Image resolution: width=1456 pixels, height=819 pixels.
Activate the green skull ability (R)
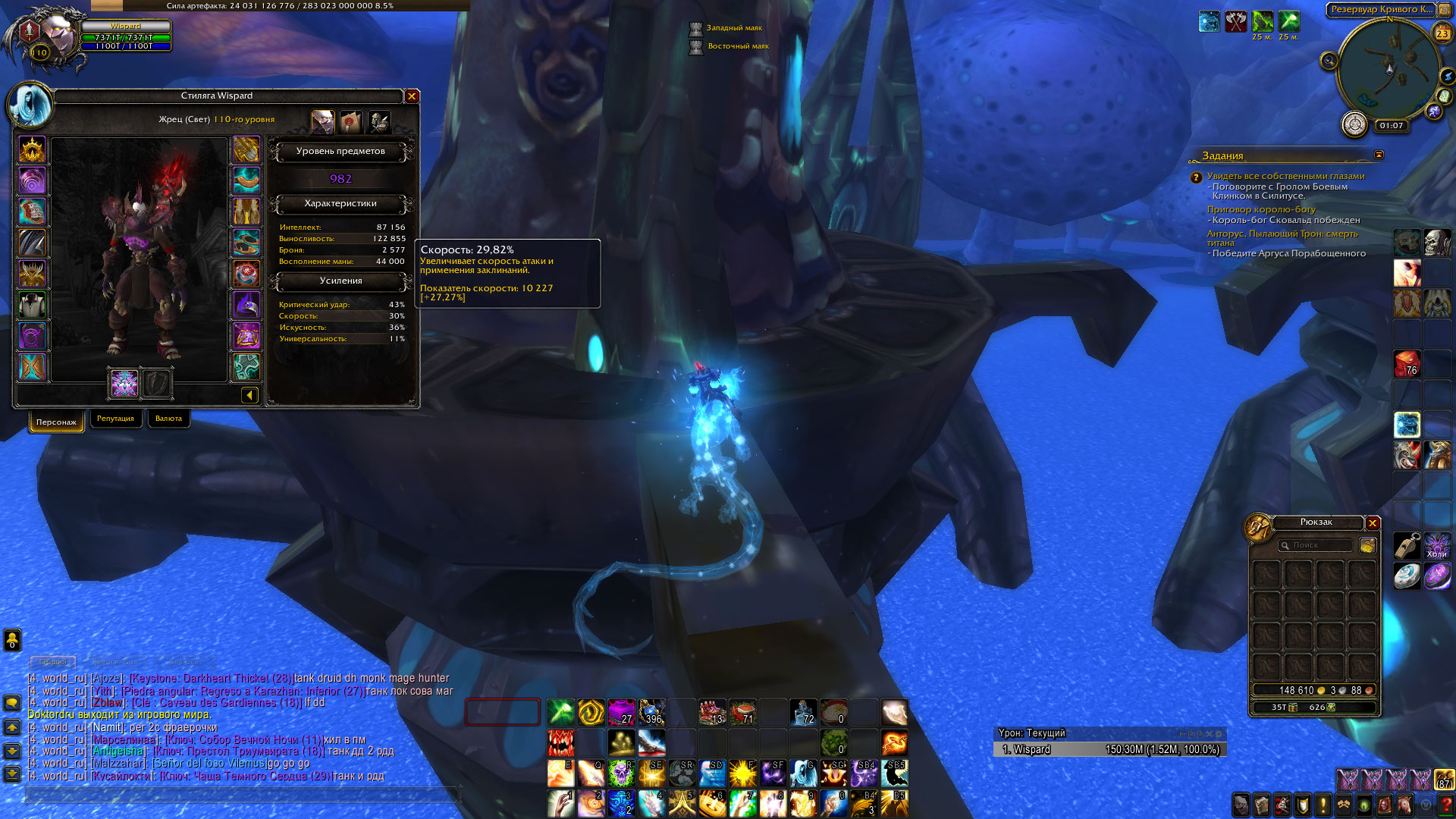pos(621,773)
